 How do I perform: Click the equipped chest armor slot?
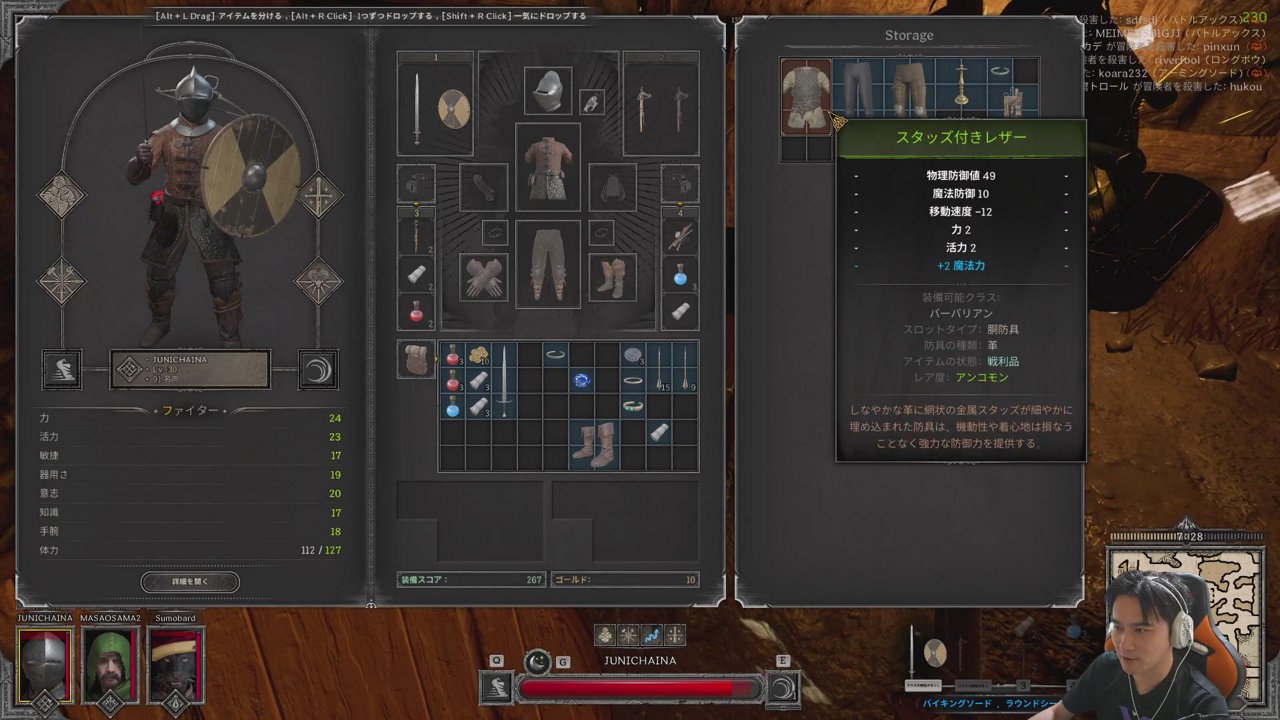(547, 166)
